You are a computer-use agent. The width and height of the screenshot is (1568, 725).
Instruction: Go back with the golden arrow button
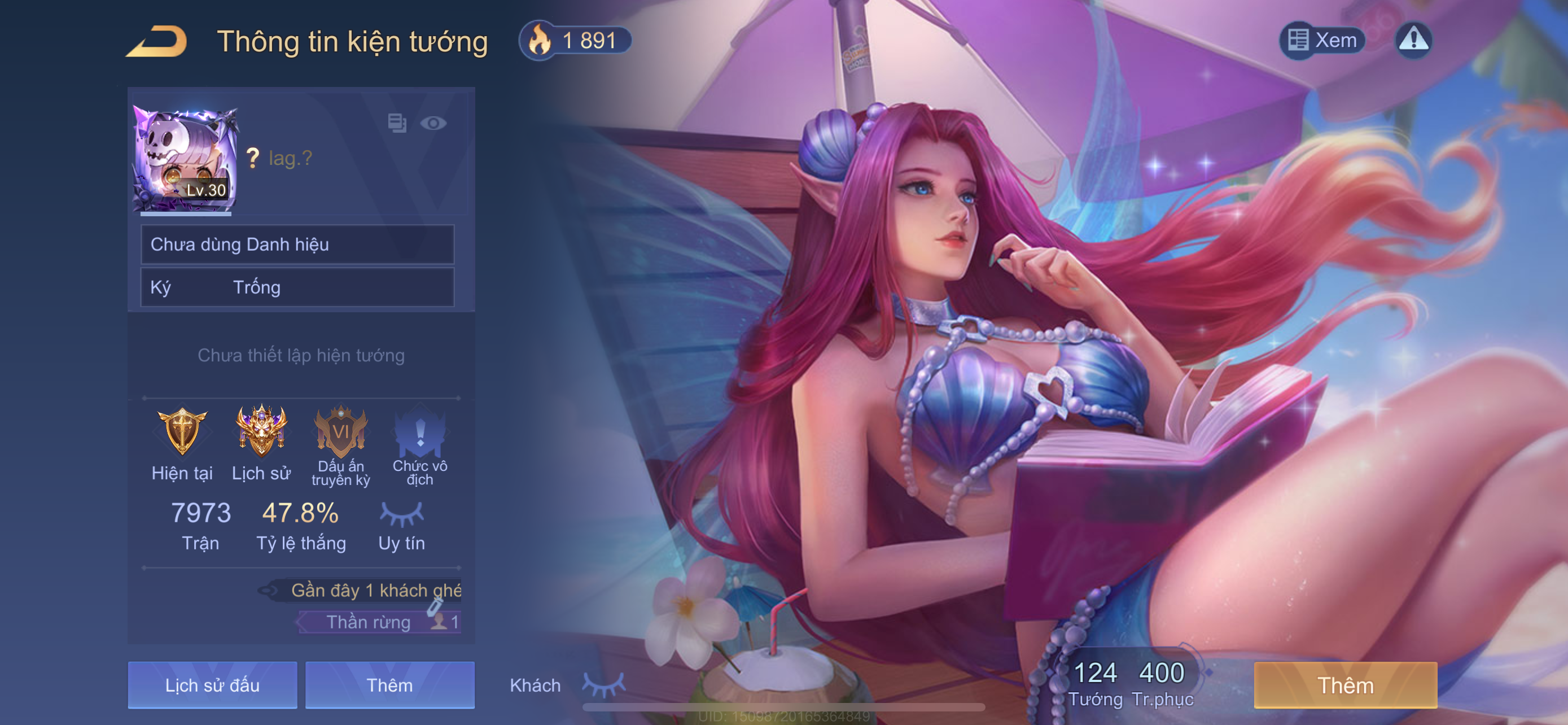[x=157, y=41]
